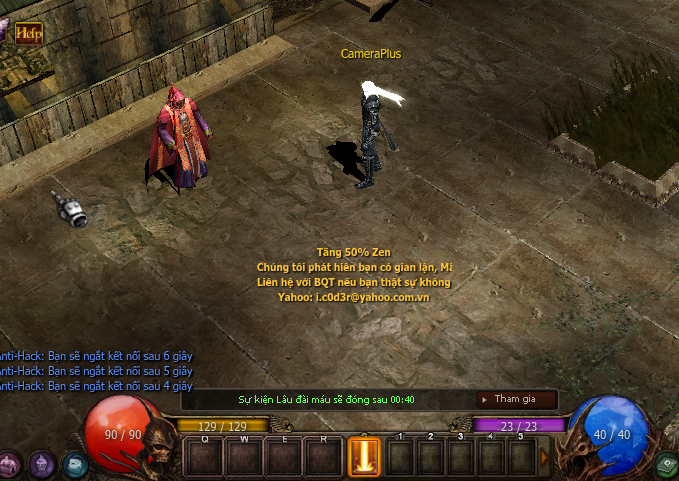Select the R hotkey slot

coord(324,458)
